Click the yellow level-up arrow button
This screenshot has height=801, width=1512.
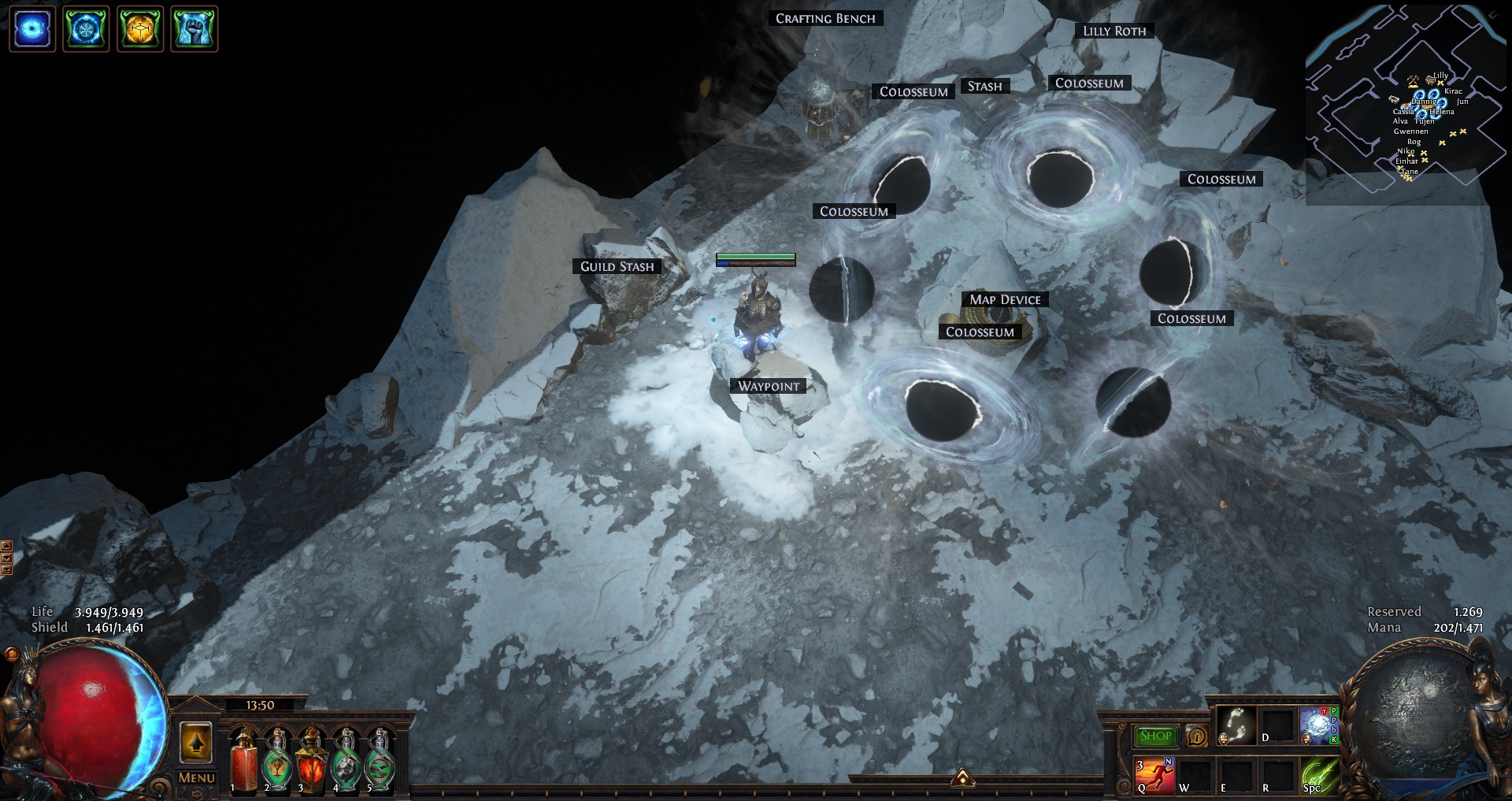pos(196,742)
